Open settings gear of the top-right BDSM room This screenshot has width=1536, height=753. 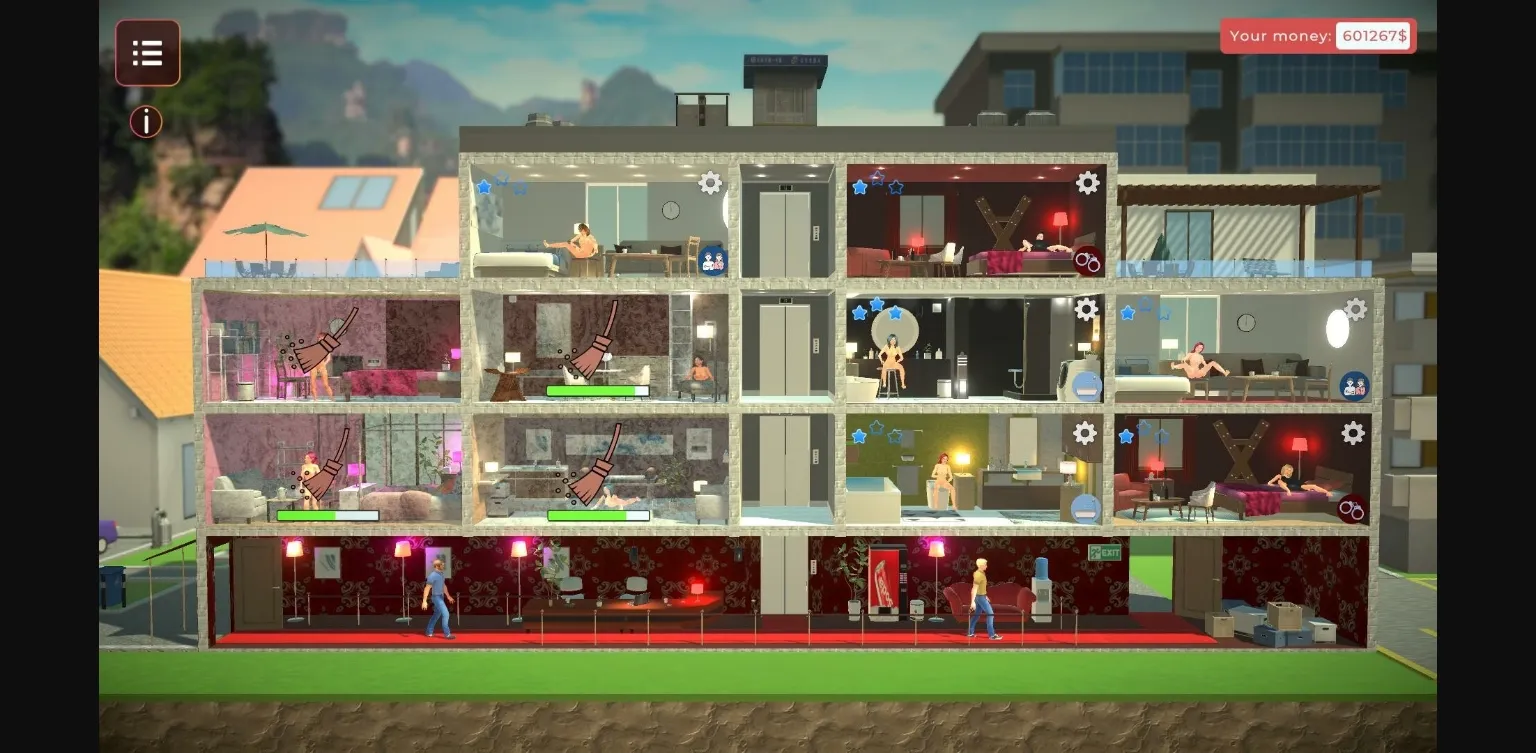(1086, 183)
